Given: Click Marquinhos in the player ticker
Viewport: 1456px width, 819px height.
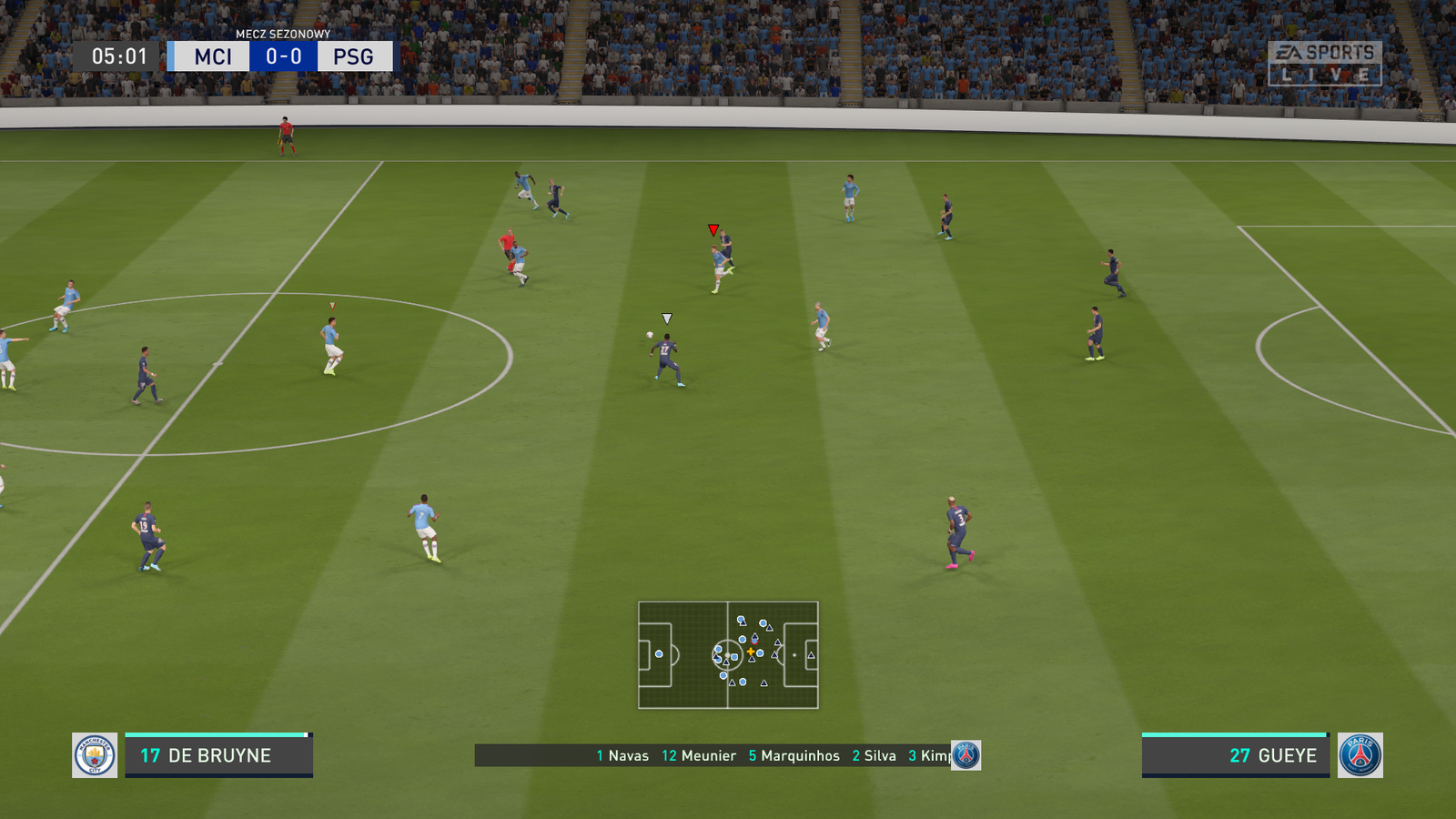Looking at the screenshot, I should pos(795,755).
